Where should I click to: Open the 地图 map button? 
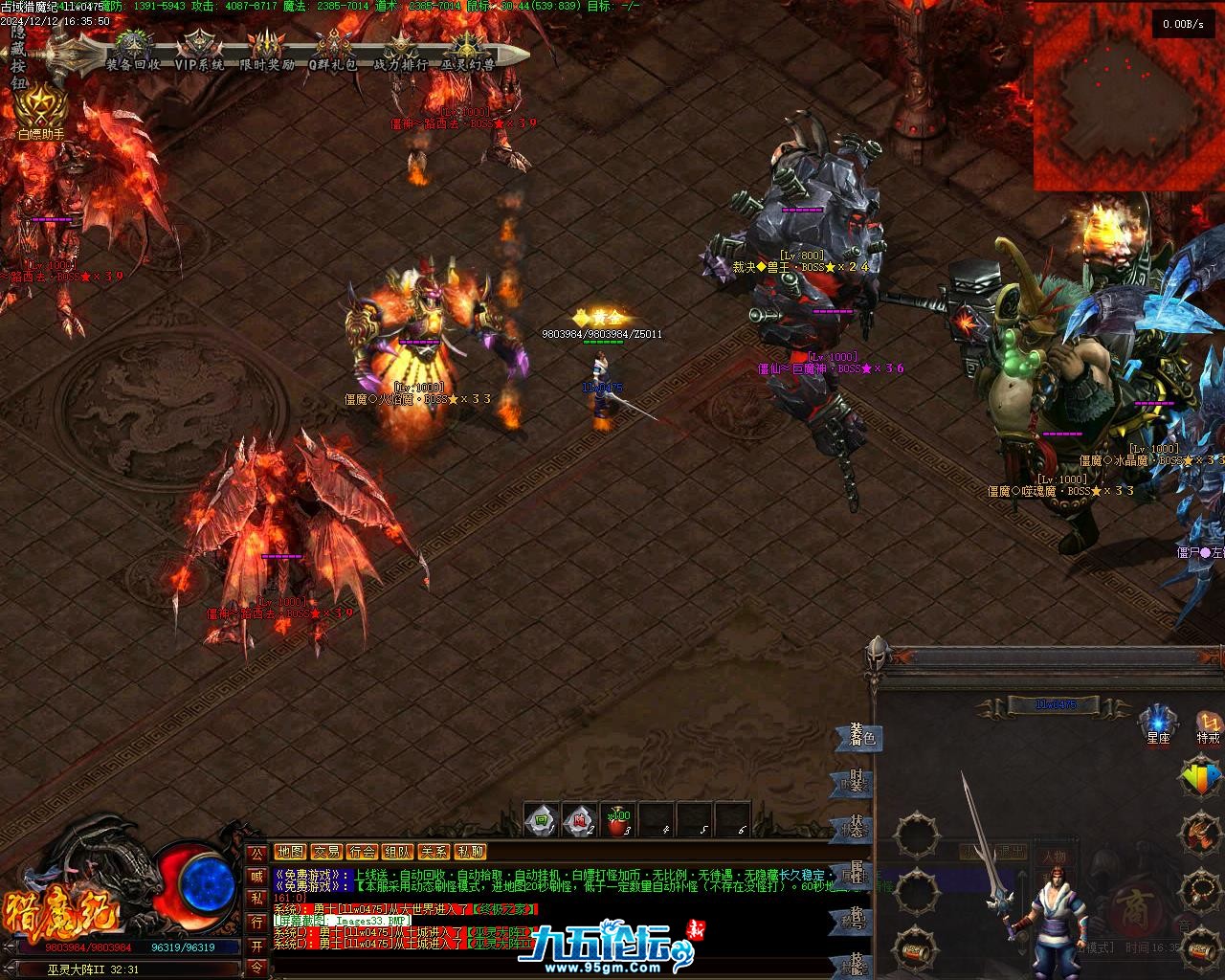pos(290,852)
